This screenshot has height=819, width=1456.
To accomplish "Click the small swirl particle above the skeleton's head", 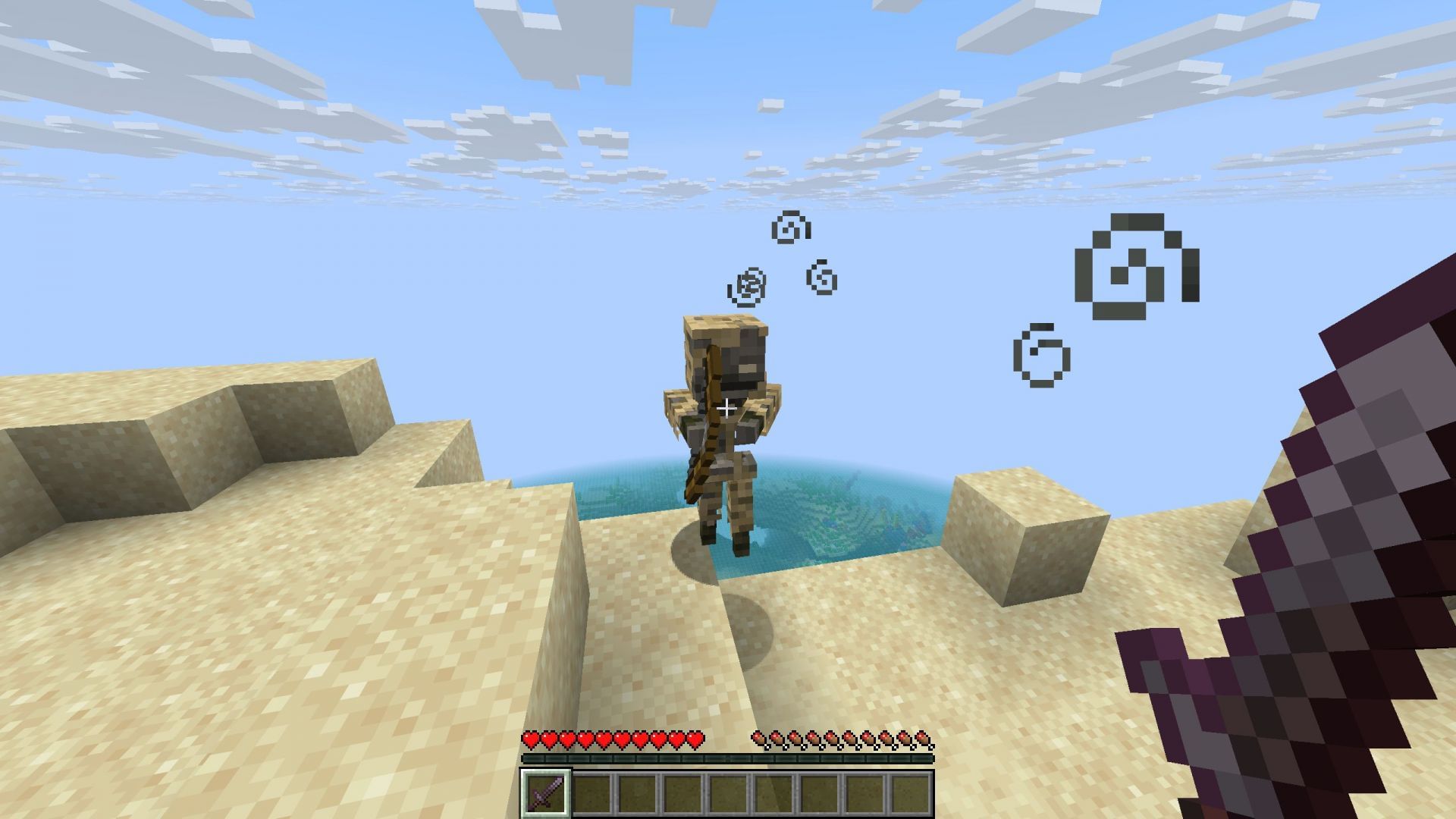I will tap(789, 227).
